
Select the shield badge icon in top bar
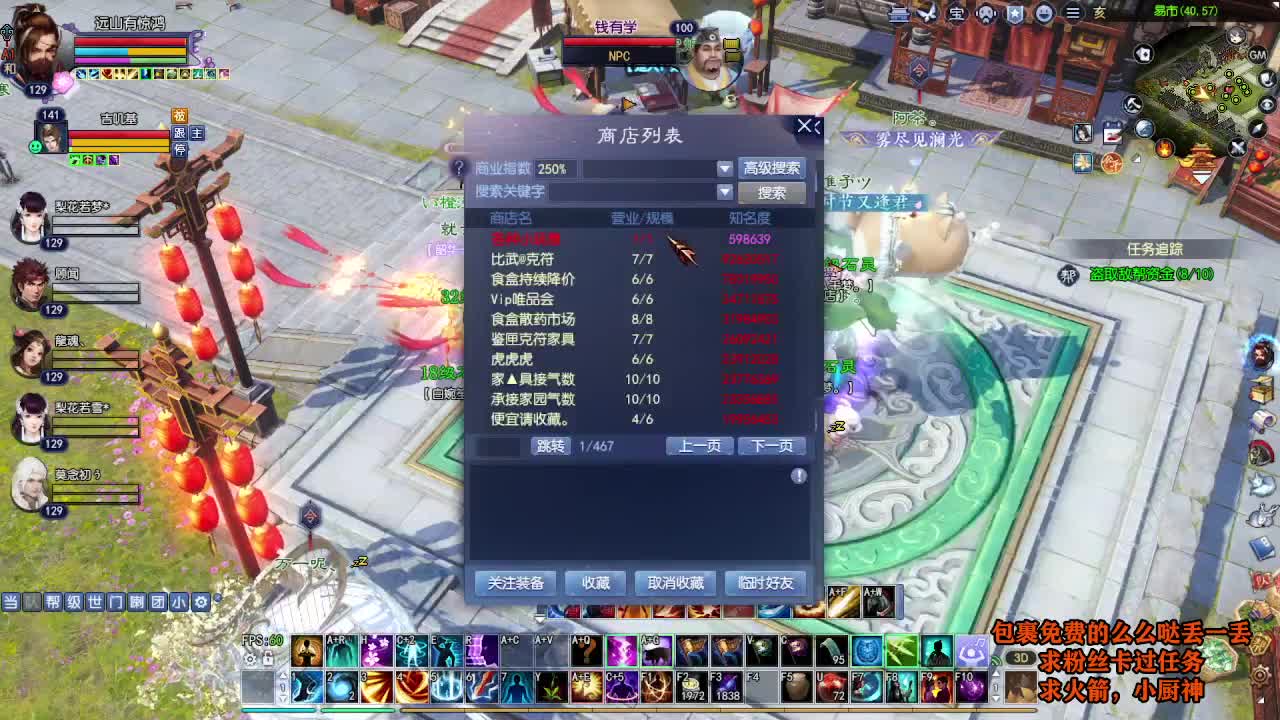1016,14
